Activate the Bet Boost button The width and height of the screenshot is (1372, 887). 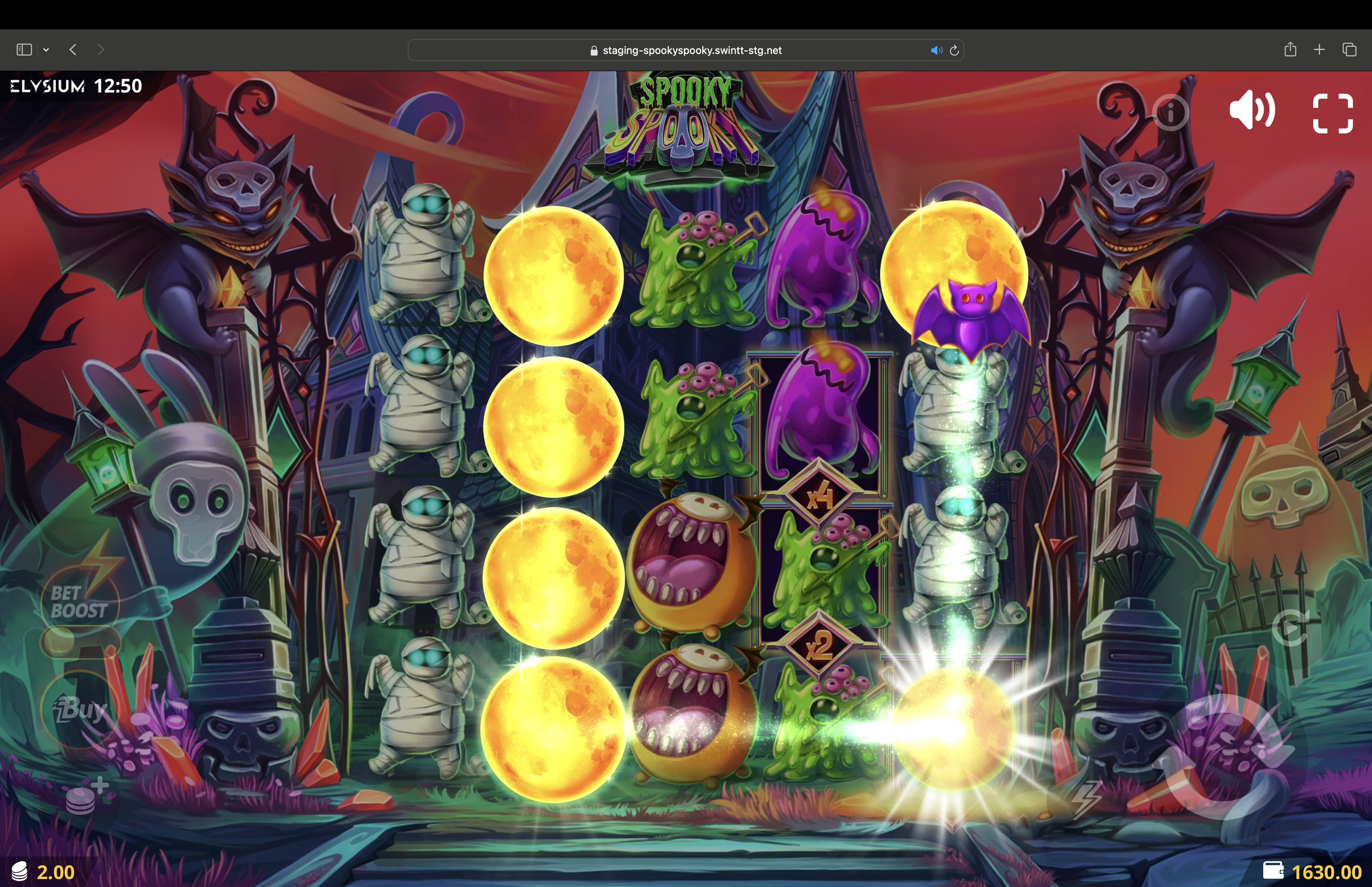79,601
